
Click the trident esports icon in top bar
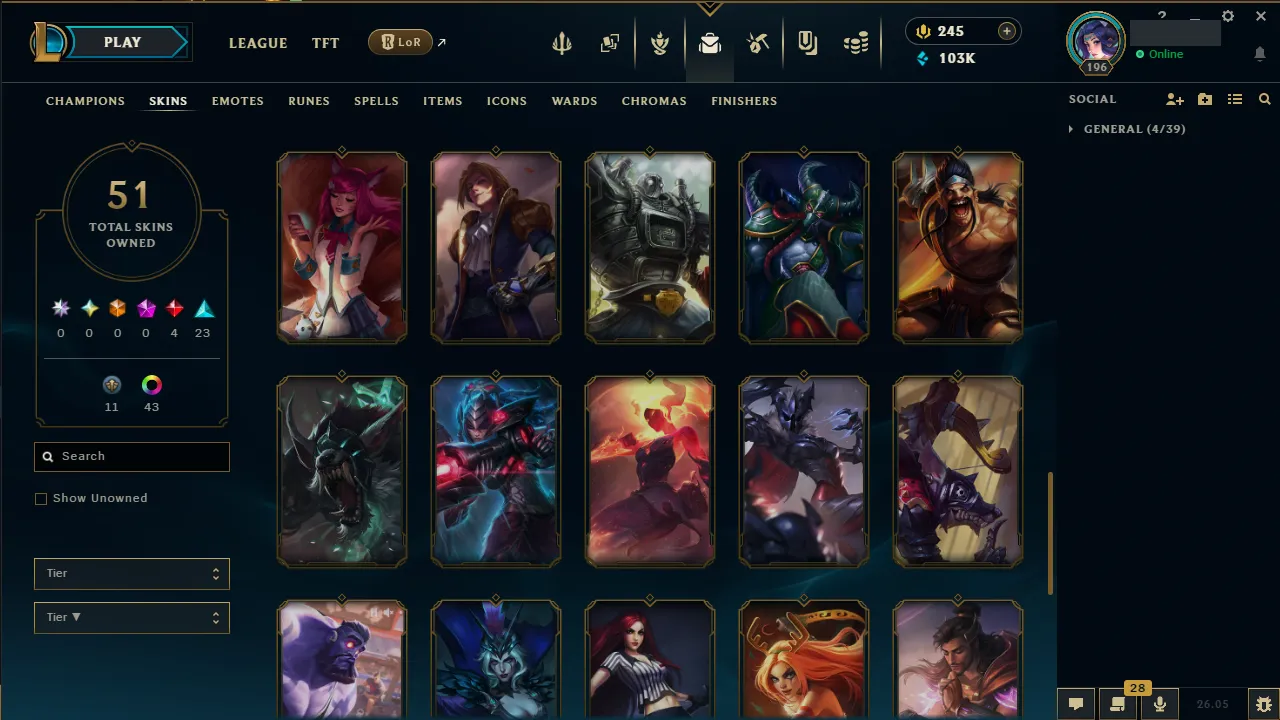[562, 42]
